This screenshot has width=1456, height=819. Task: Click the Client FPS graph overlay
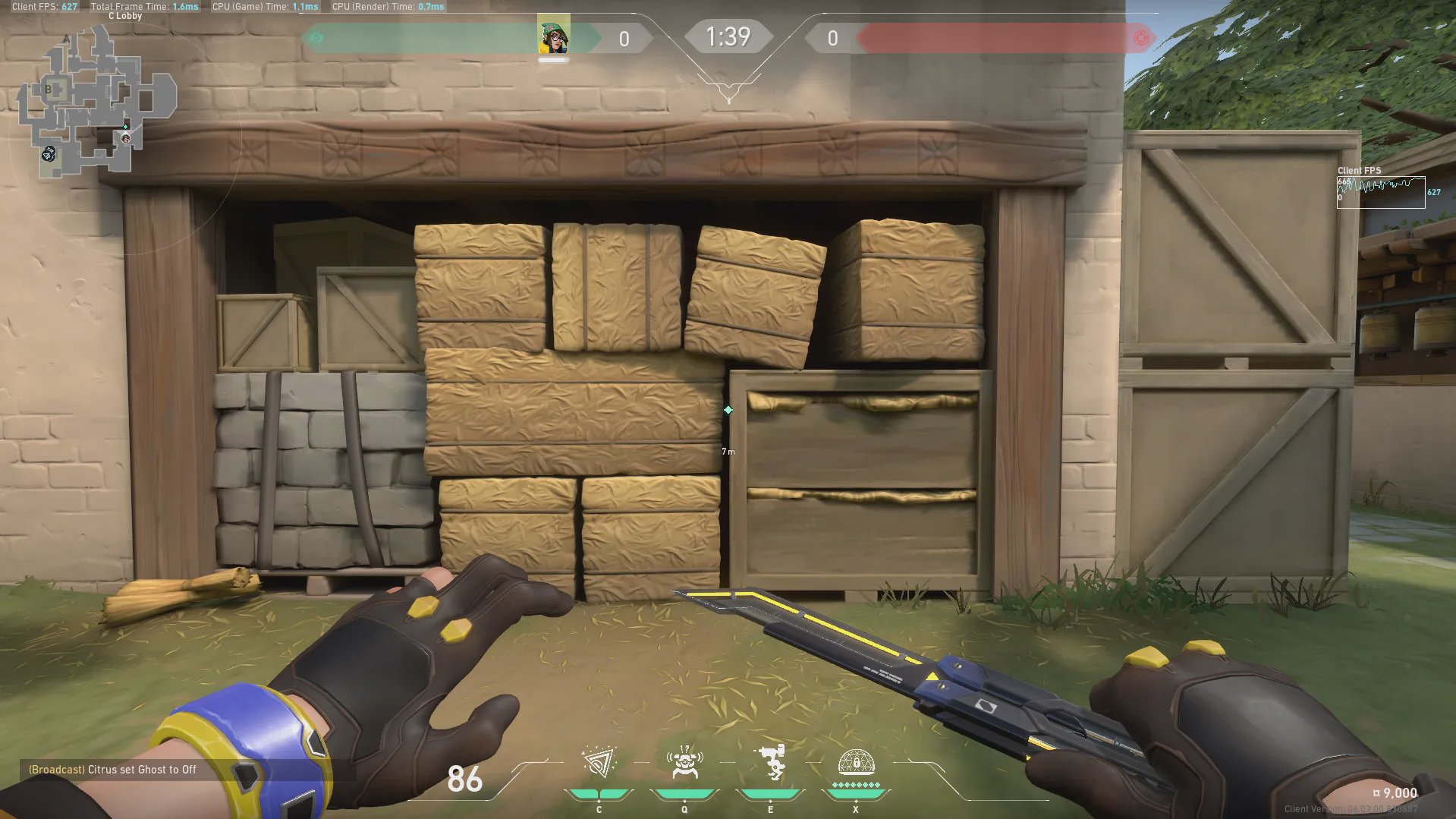(1380, 192)
